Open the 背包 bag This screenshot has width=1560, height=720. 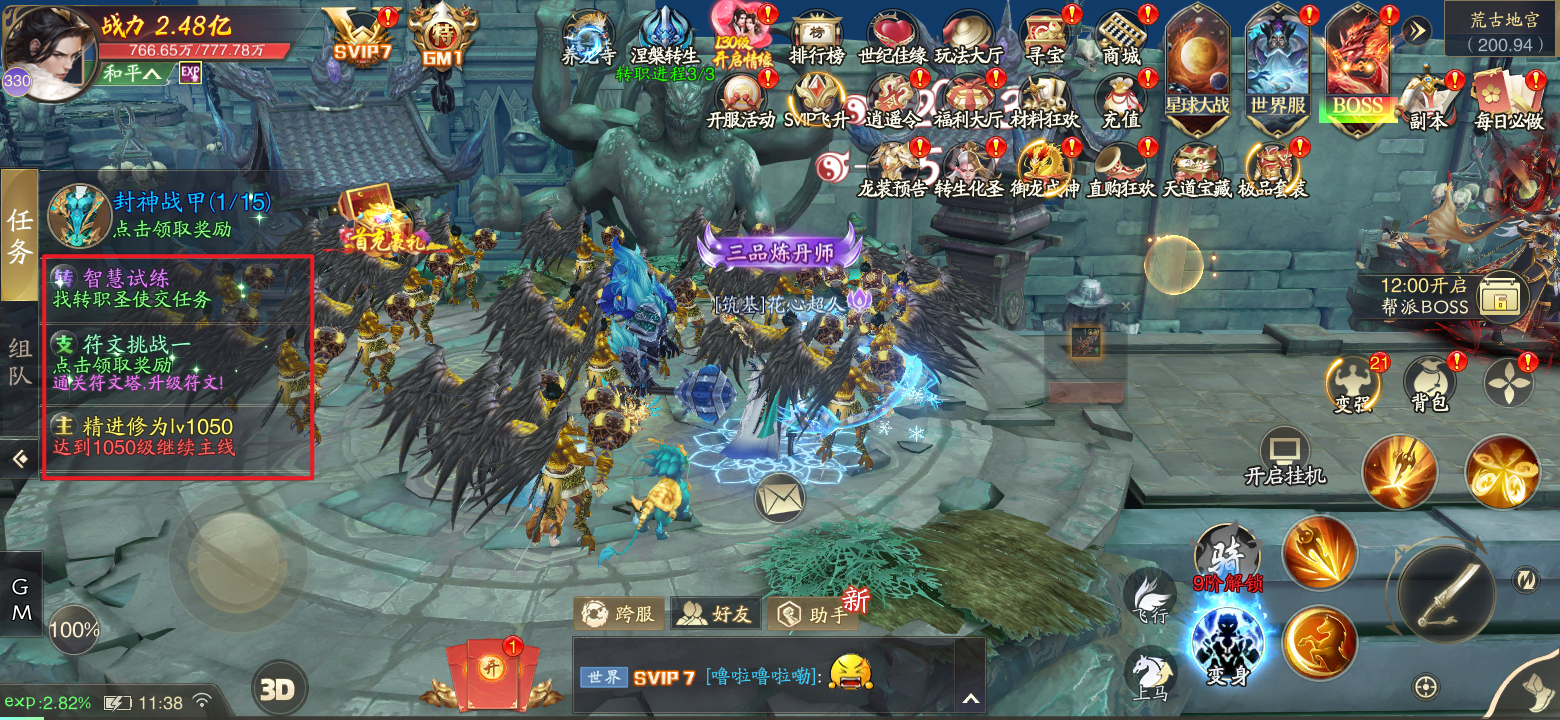tap(1430, 385)
